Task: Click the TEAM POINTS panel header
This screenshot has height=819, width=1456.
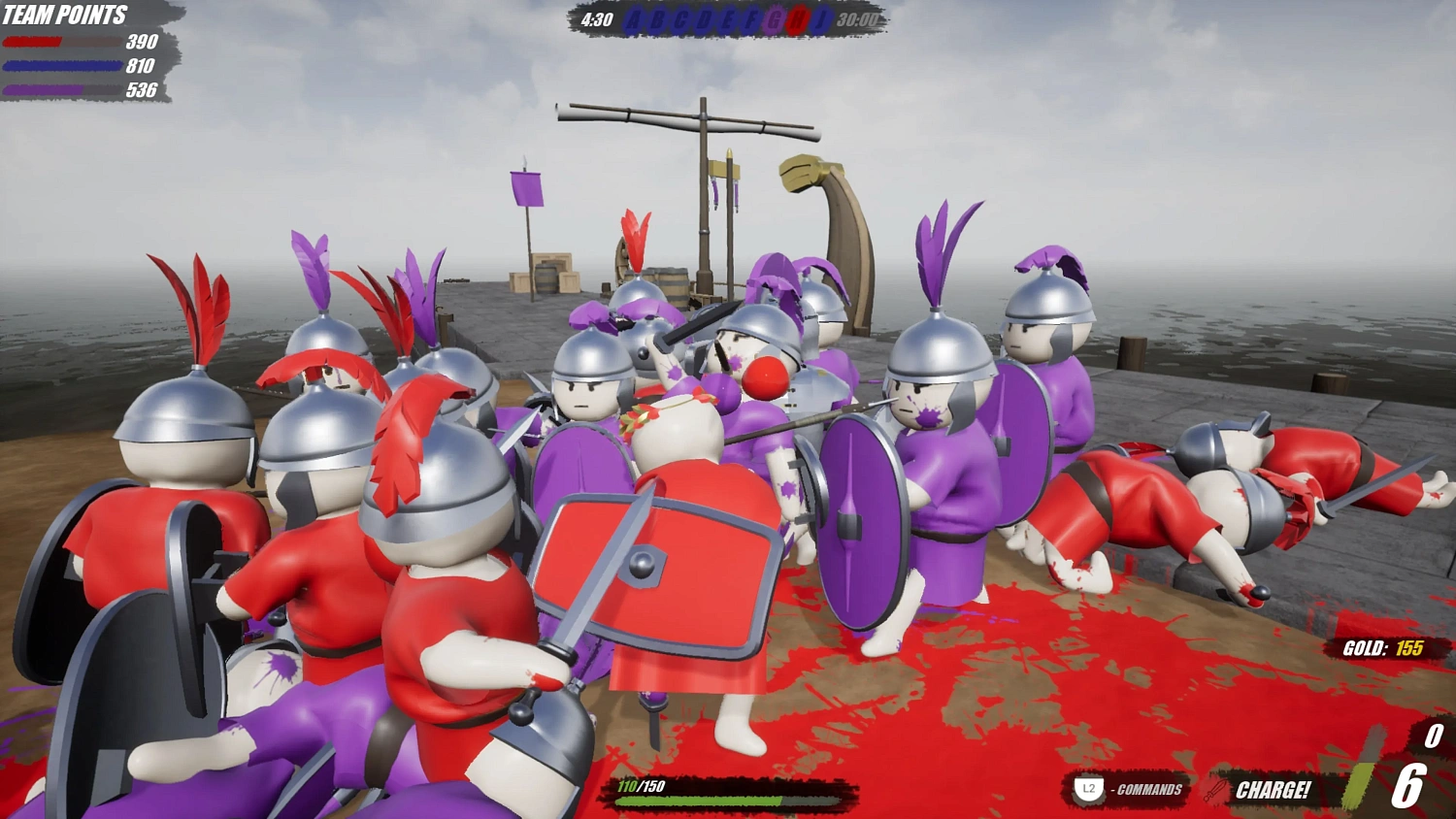Action: [x=65, y=15]
